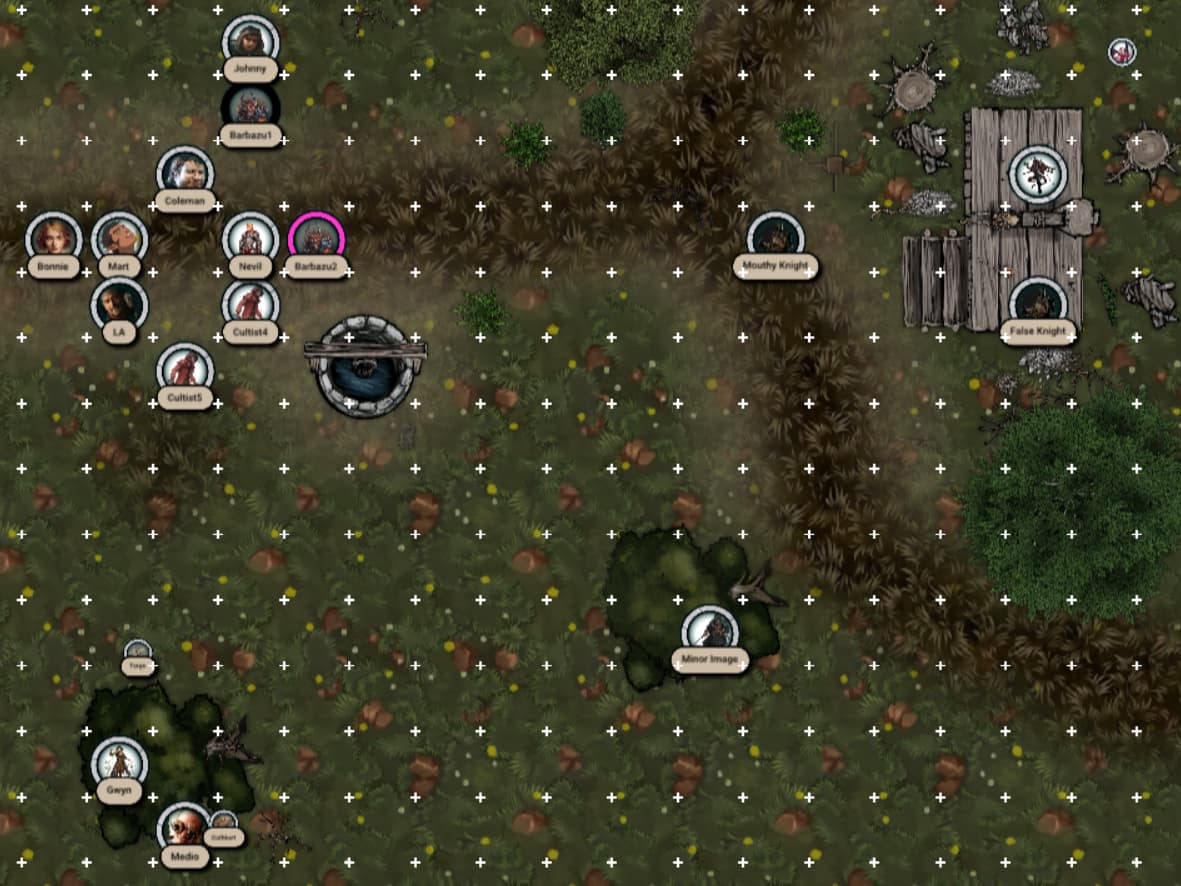Select the Mouthy Knight token
Image resolution: width=1181 pixels, height=886 pixels.
click(775, 239)
